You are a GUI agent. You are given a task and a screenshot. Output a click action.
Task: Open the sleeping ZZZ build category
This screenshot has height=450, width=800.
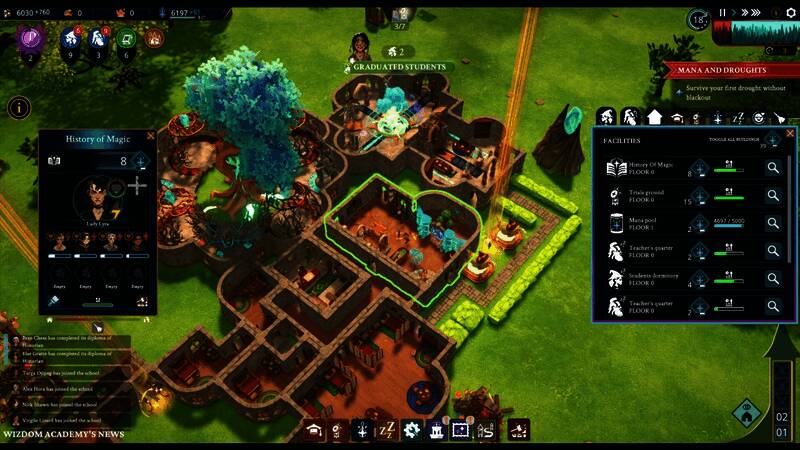[388, 430]
